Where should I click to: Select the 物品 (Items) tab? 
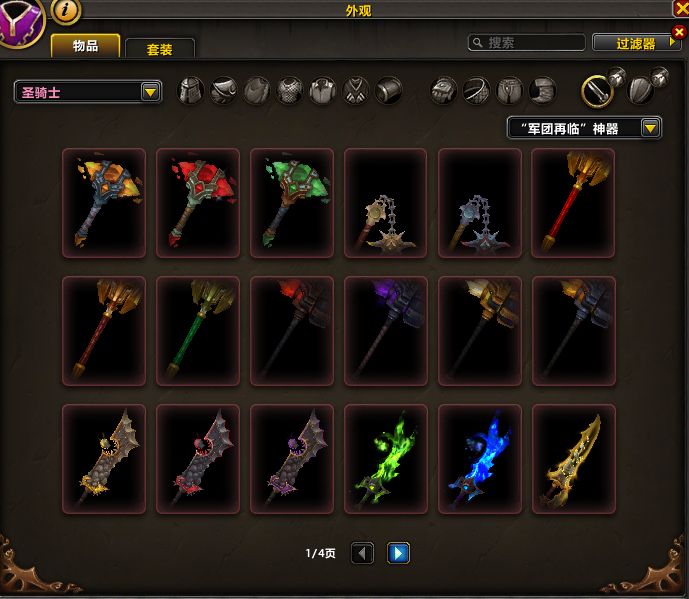pyautogui.click(x=85, y=46)
